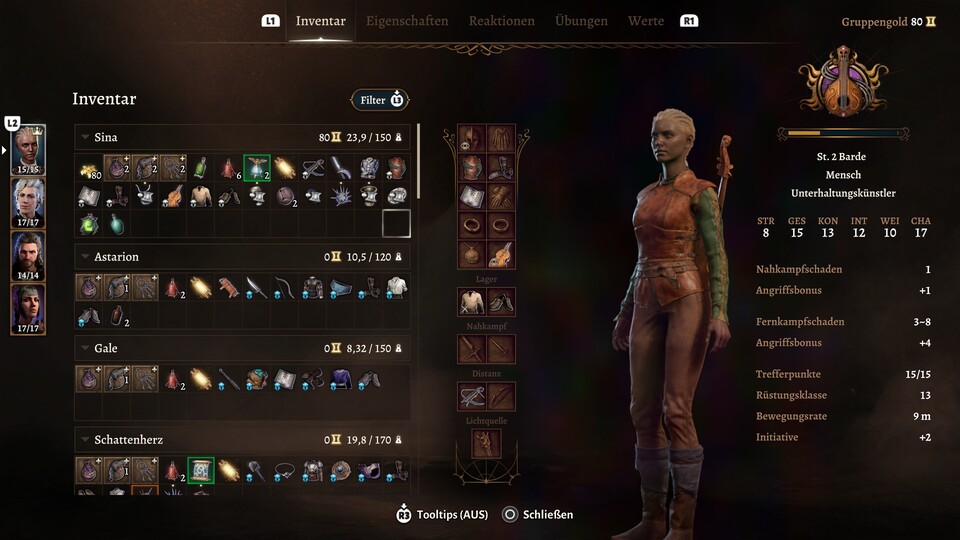Viewport: 960px width, 540px height.
Task: Collapse Sina's inventory section
Action: click(85, 137)
